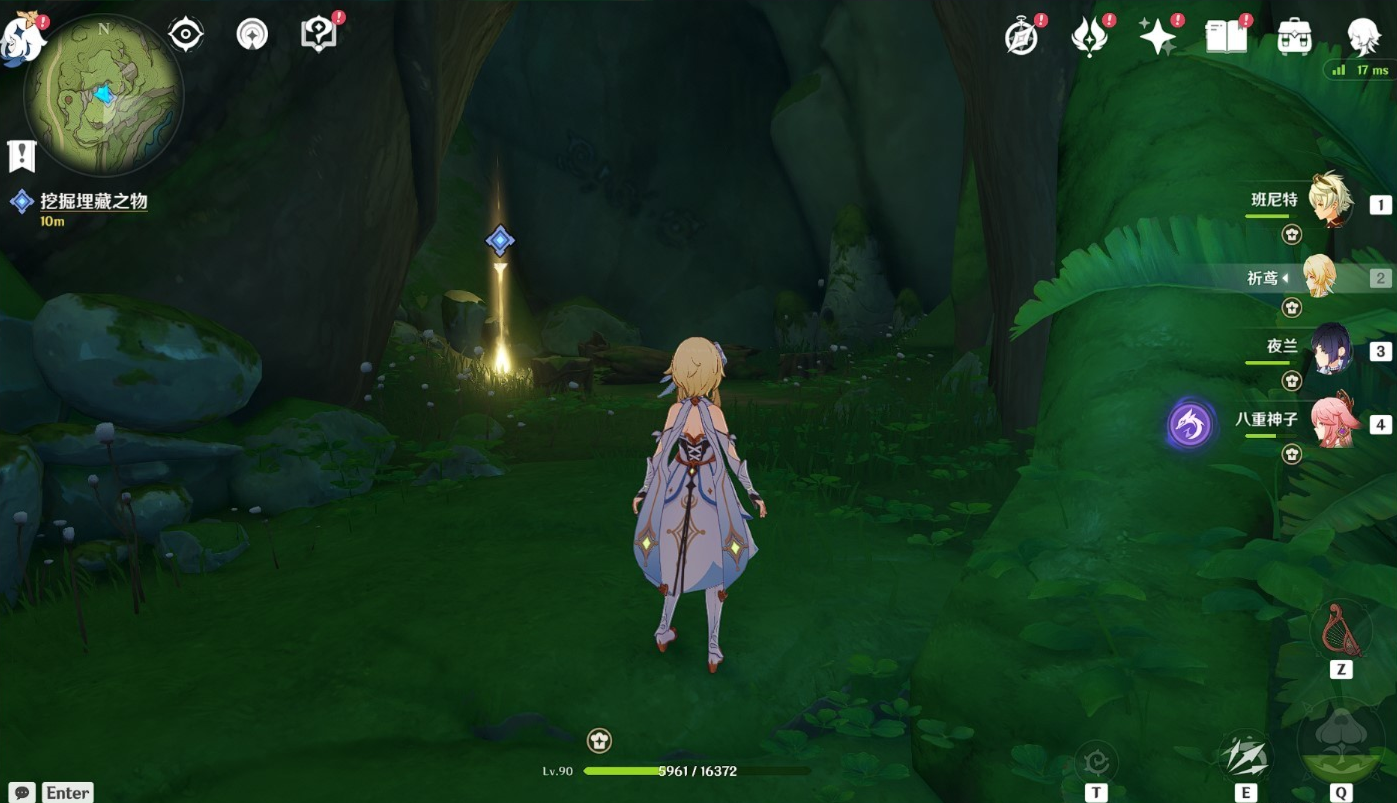Open the tutorial question mark icon
The width and height of the screenshot is (1397, 803).
point(317,35)
